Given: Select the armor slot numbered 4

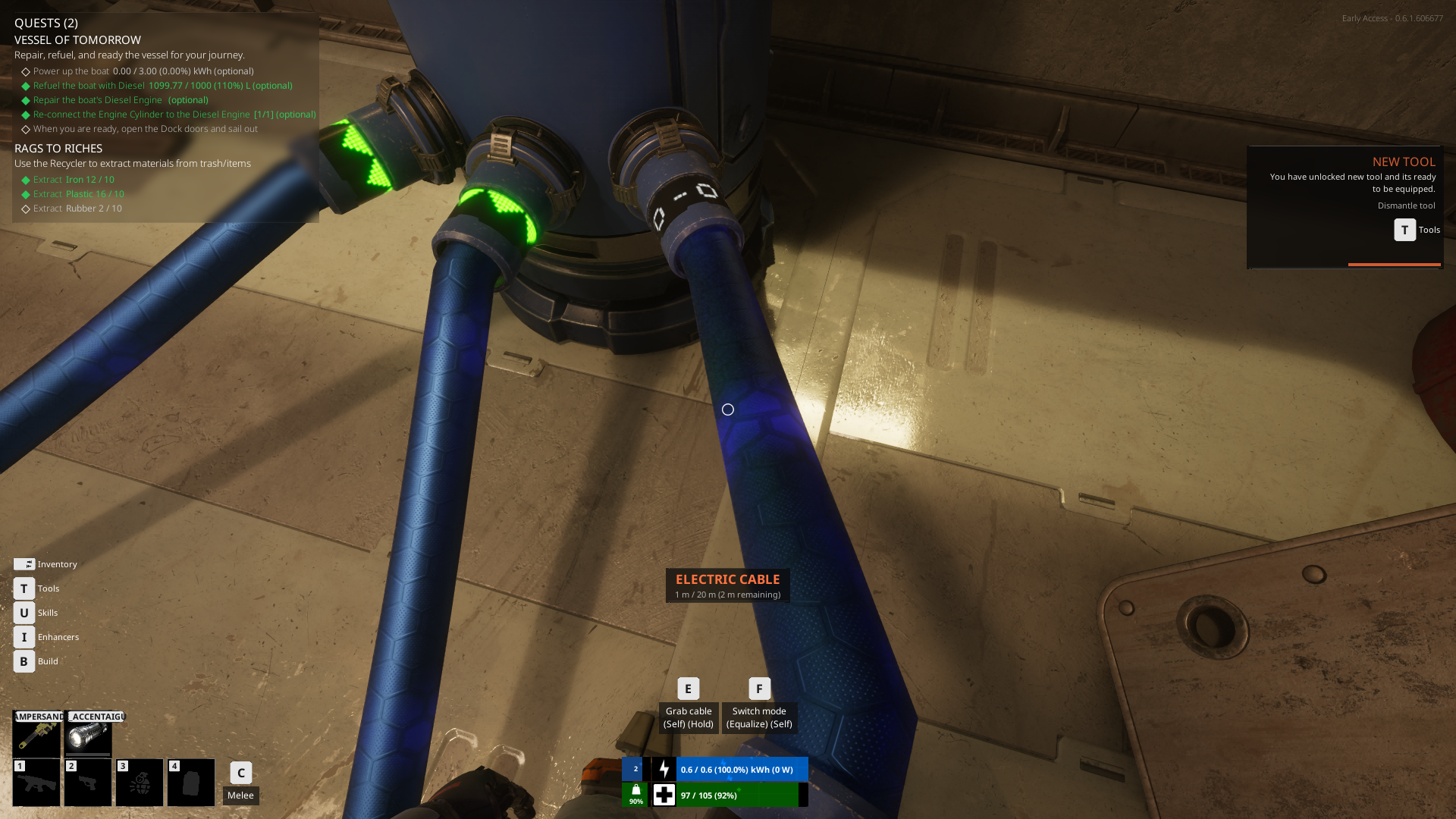Looking at the screenshot, I should tap(191, 783).
